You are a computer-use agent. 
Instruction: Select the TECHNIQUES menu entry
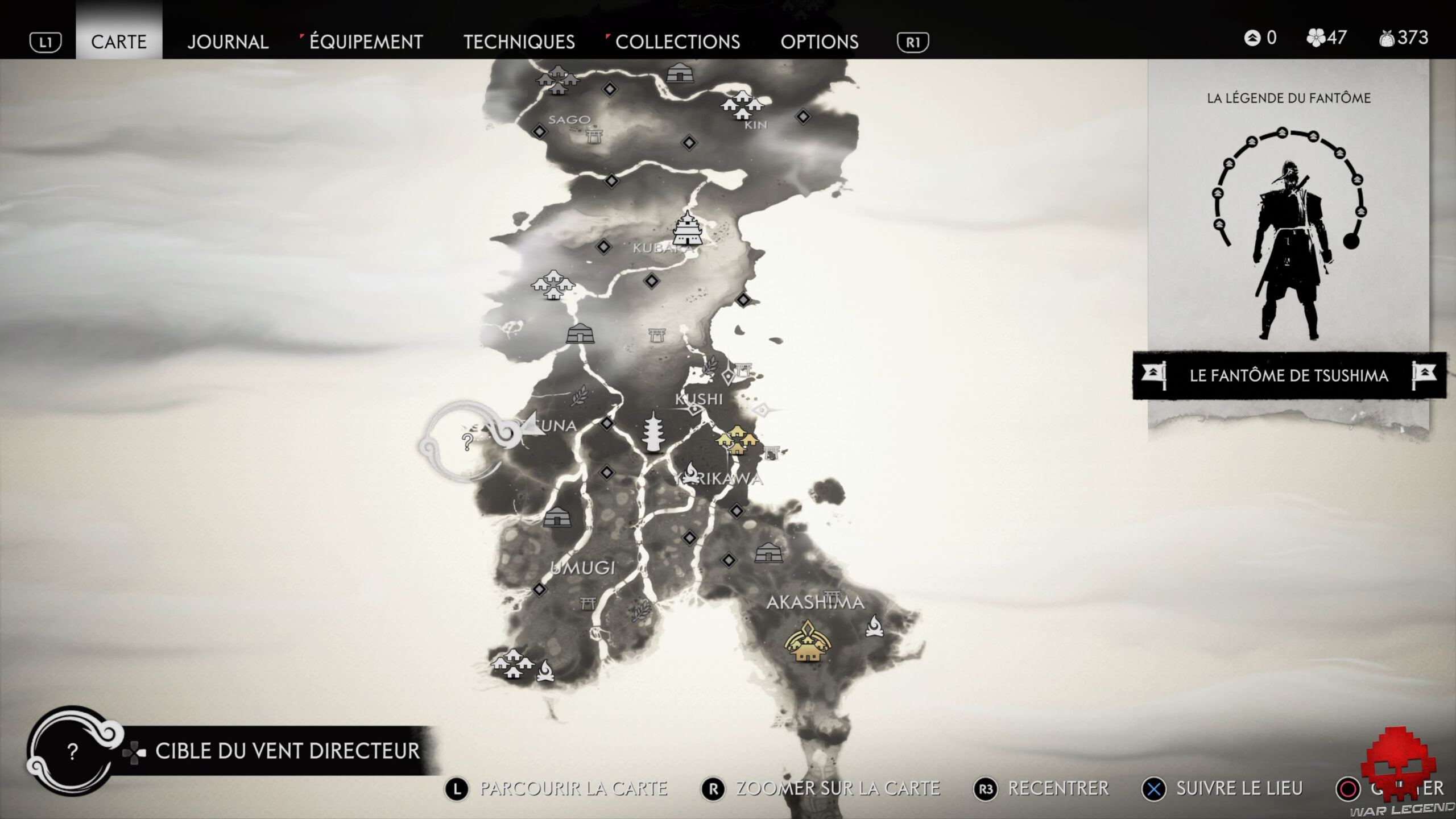tap(520, 42)
